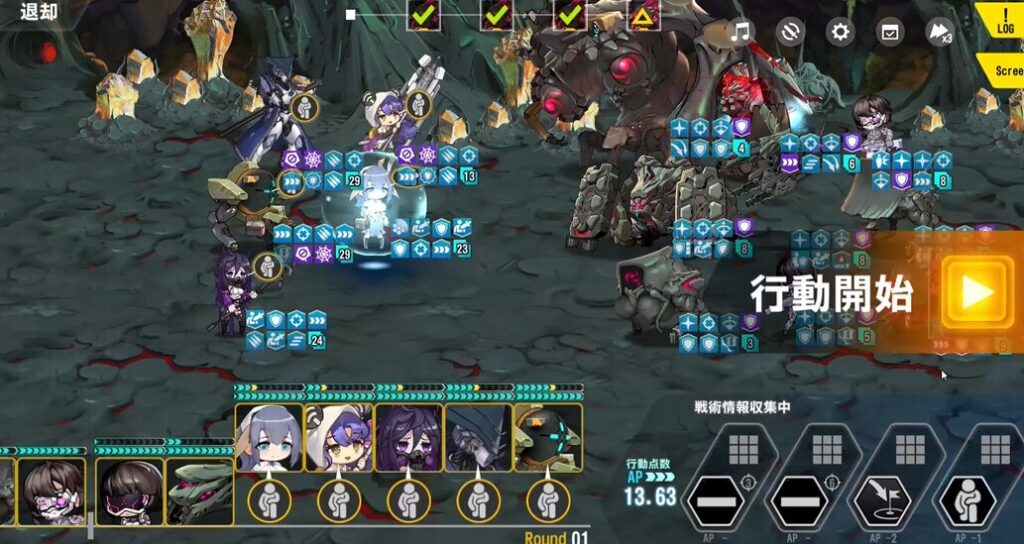Select the purple-haired horned hood girl portrait
Viewport: 1024px width, 544px height.
338,438
